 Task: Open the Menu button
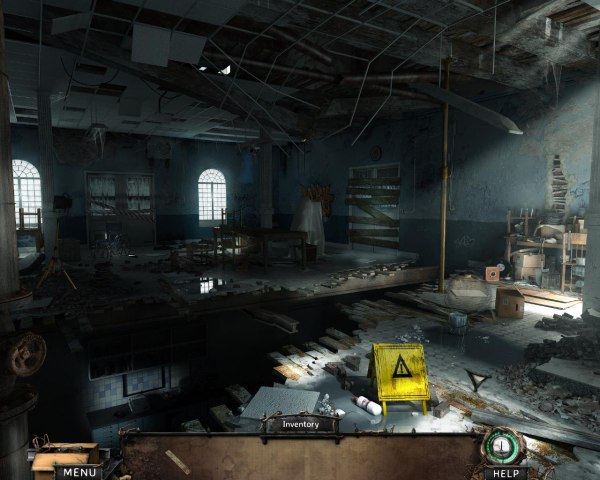[x=76, y=472]
